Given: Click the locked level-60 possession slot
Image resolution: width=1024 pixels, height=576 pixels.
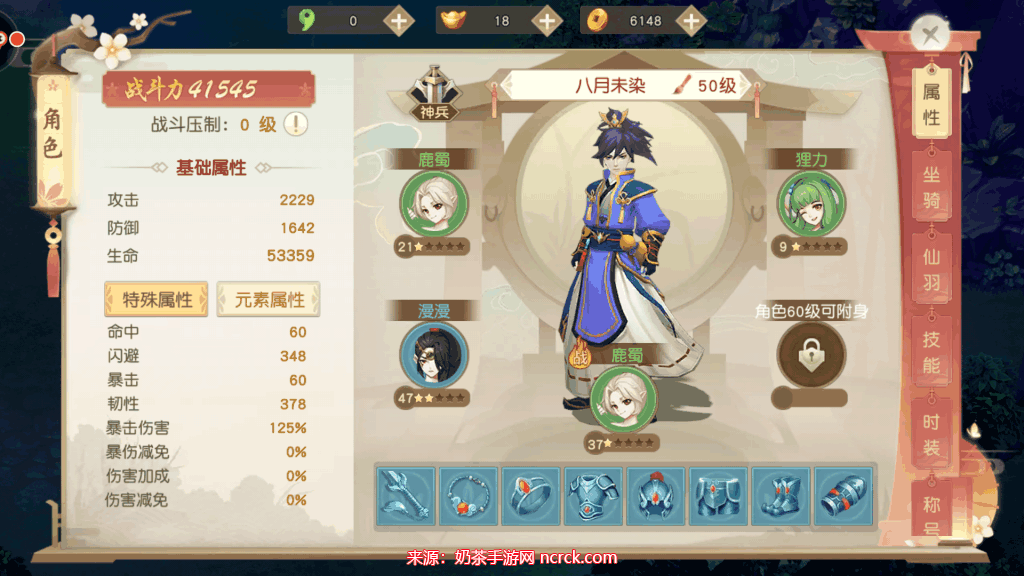Looking at the screenshot, I should 811,354.
